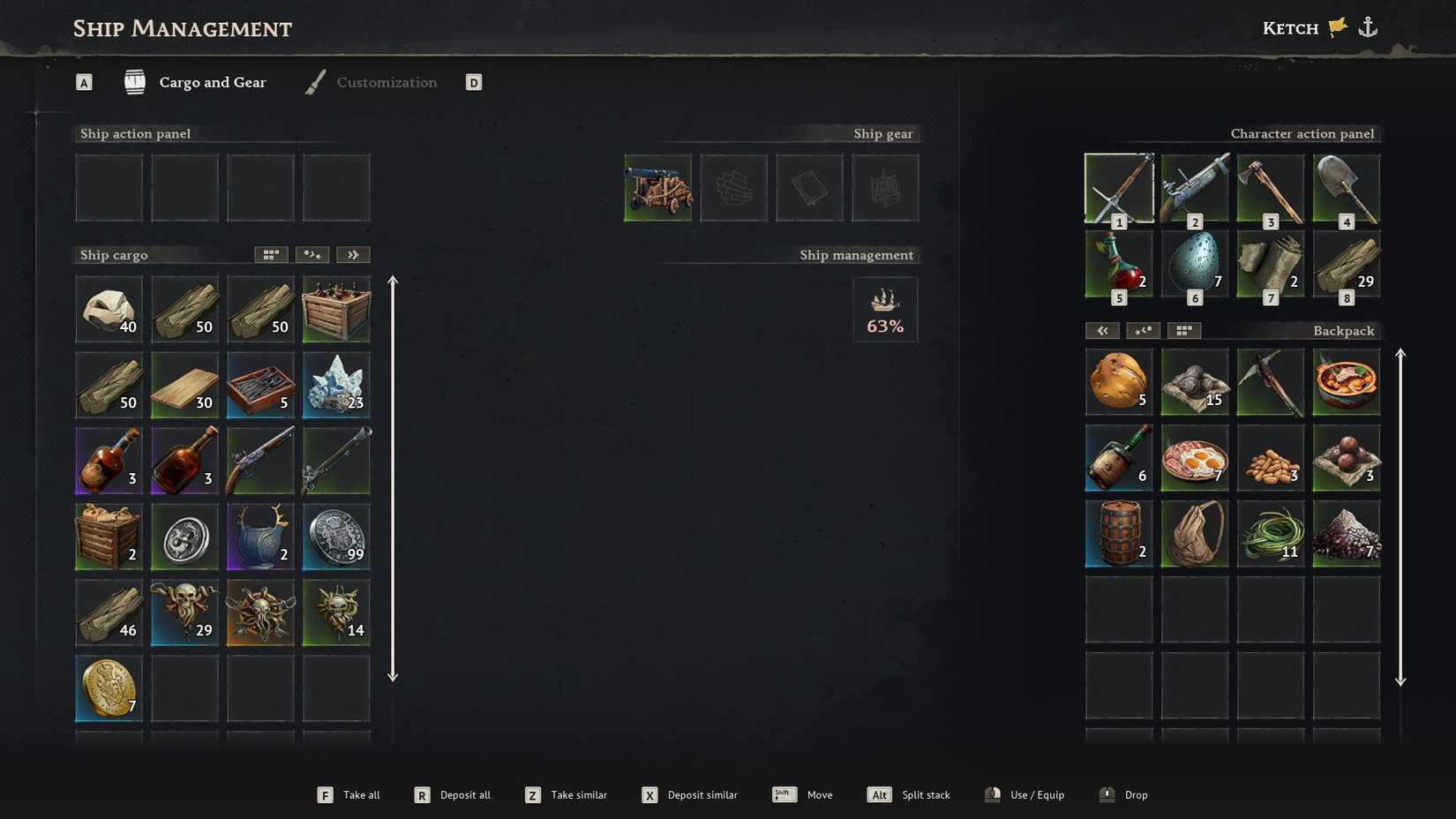Open the sails gear slot next to the cannon
Image resolution: width=1456 pixels, height=819 pixels.
coord(733,187)
